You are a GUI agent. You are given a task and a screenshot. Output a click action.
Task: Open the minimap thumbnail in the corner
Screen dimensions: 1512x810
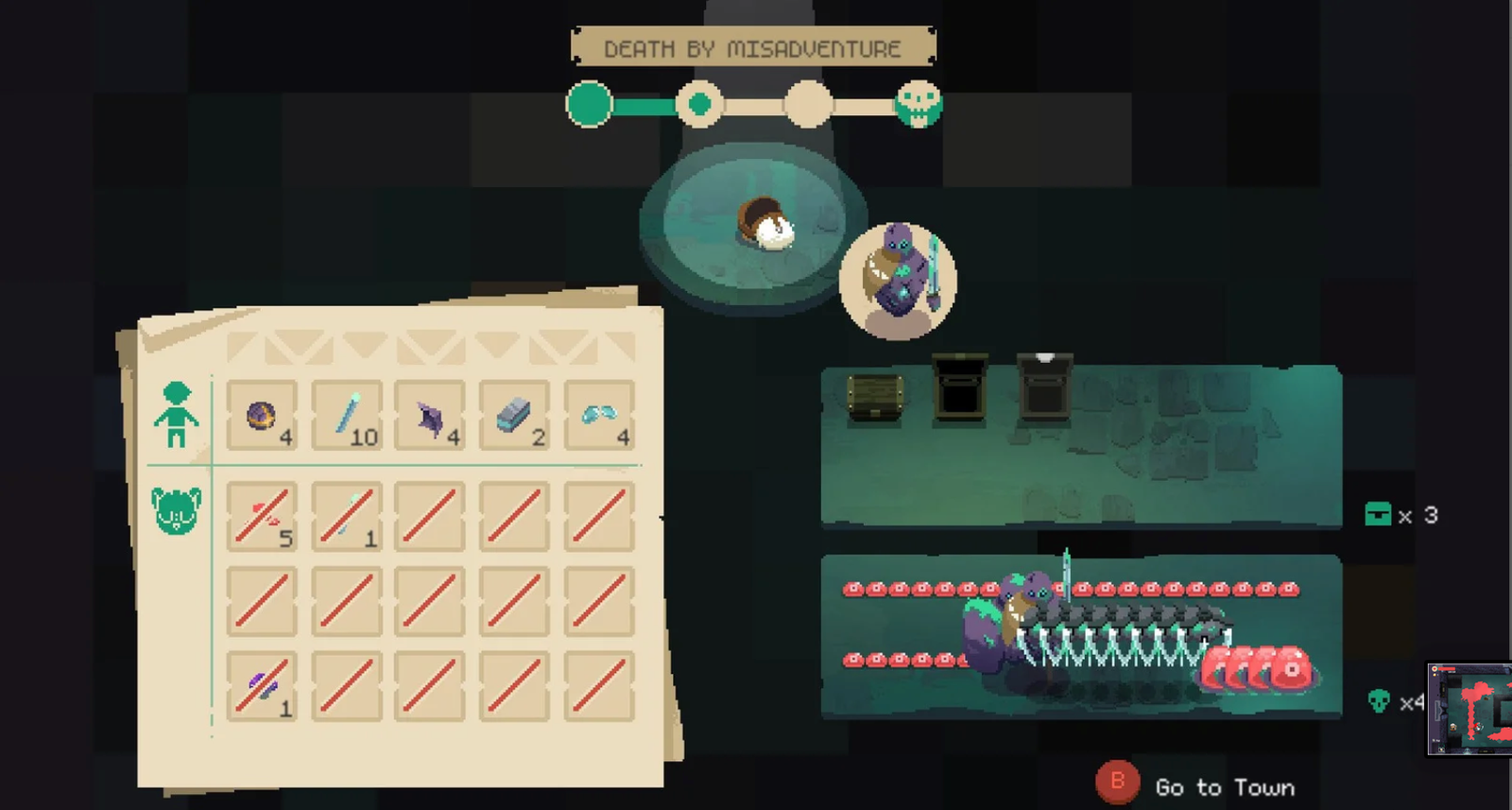tap(1469, 707)
